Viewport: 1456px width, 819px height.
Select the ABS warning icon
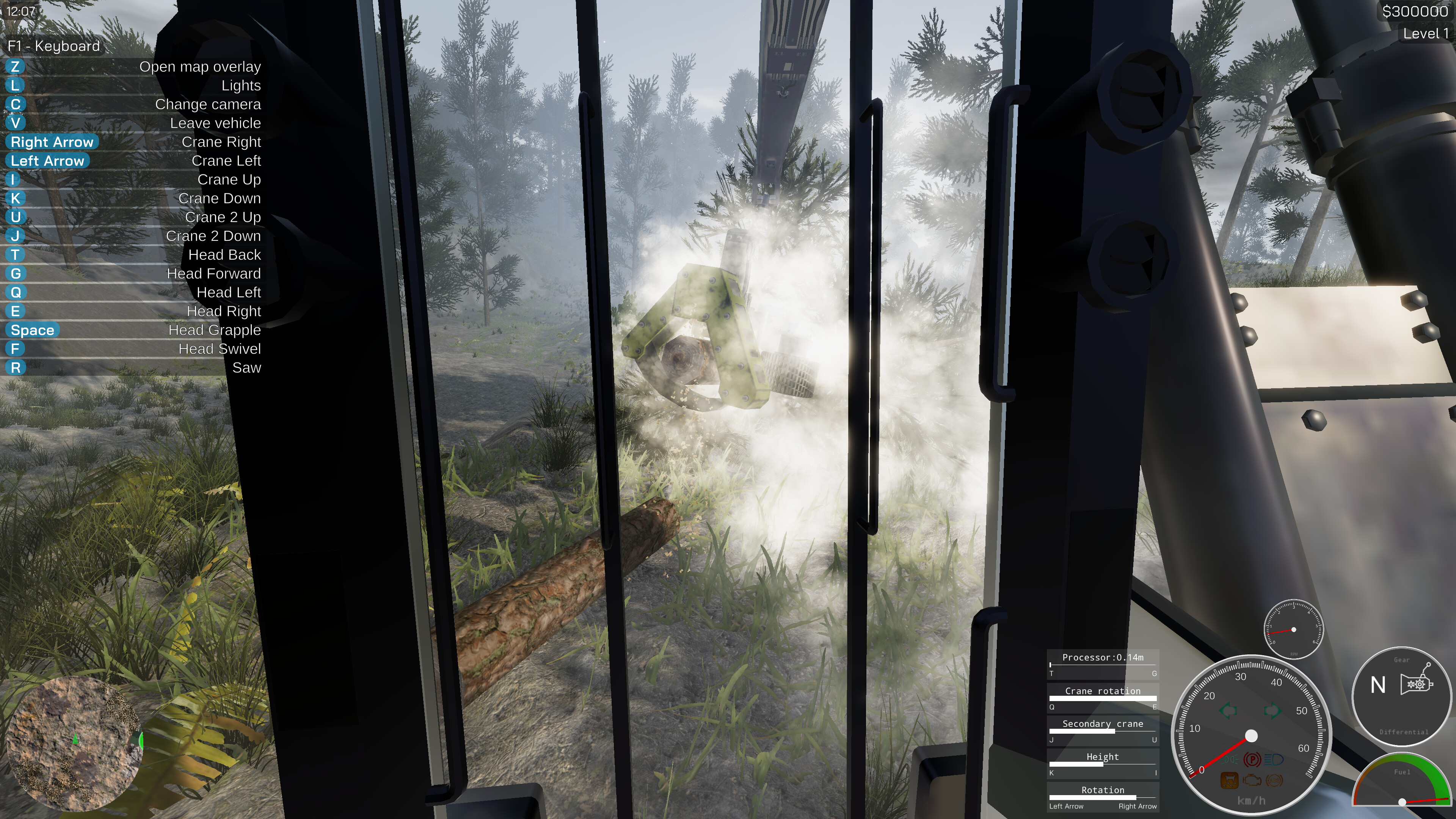tap(1275, 781)
